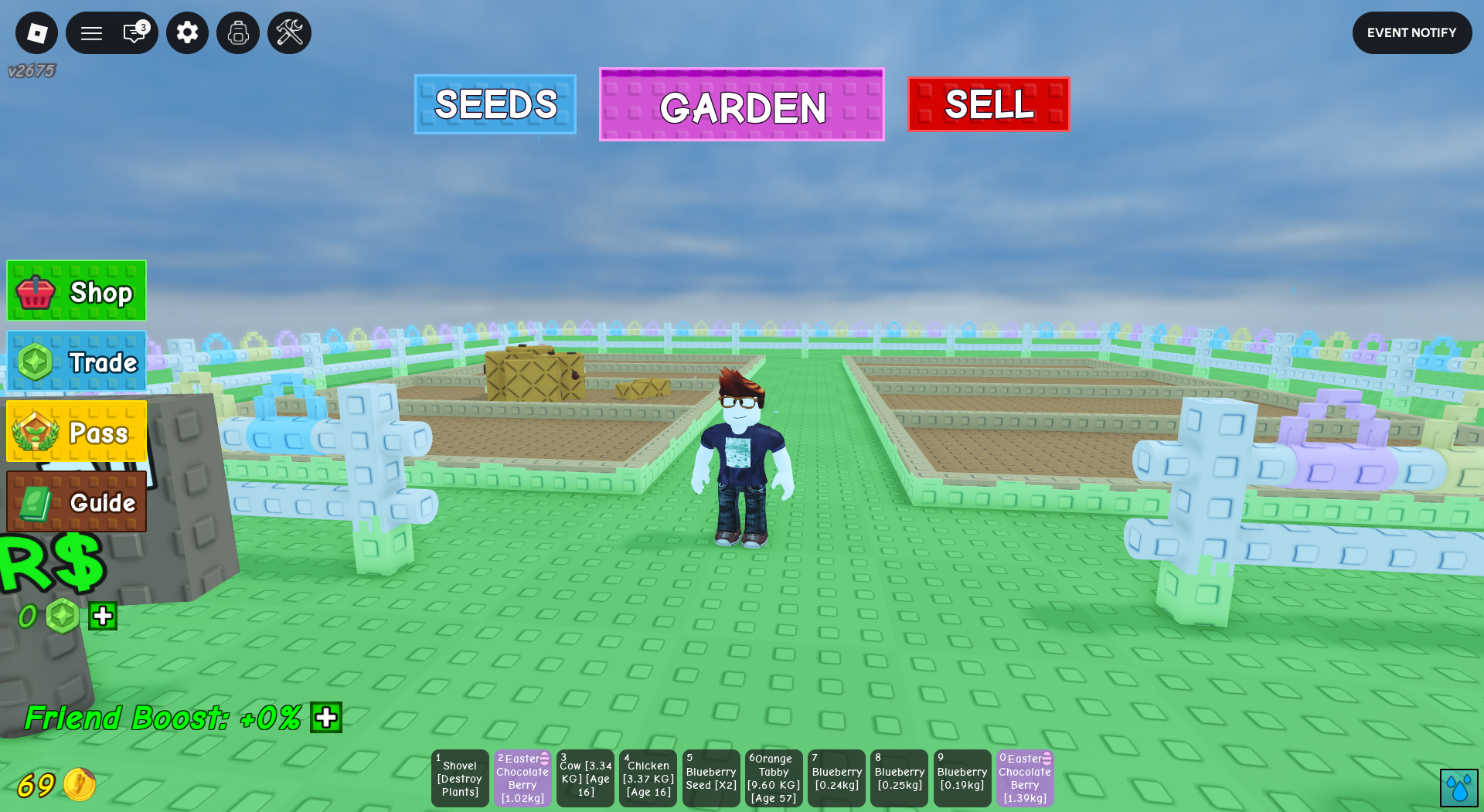
Task: Open the Guide book
Action: [75, 502]
